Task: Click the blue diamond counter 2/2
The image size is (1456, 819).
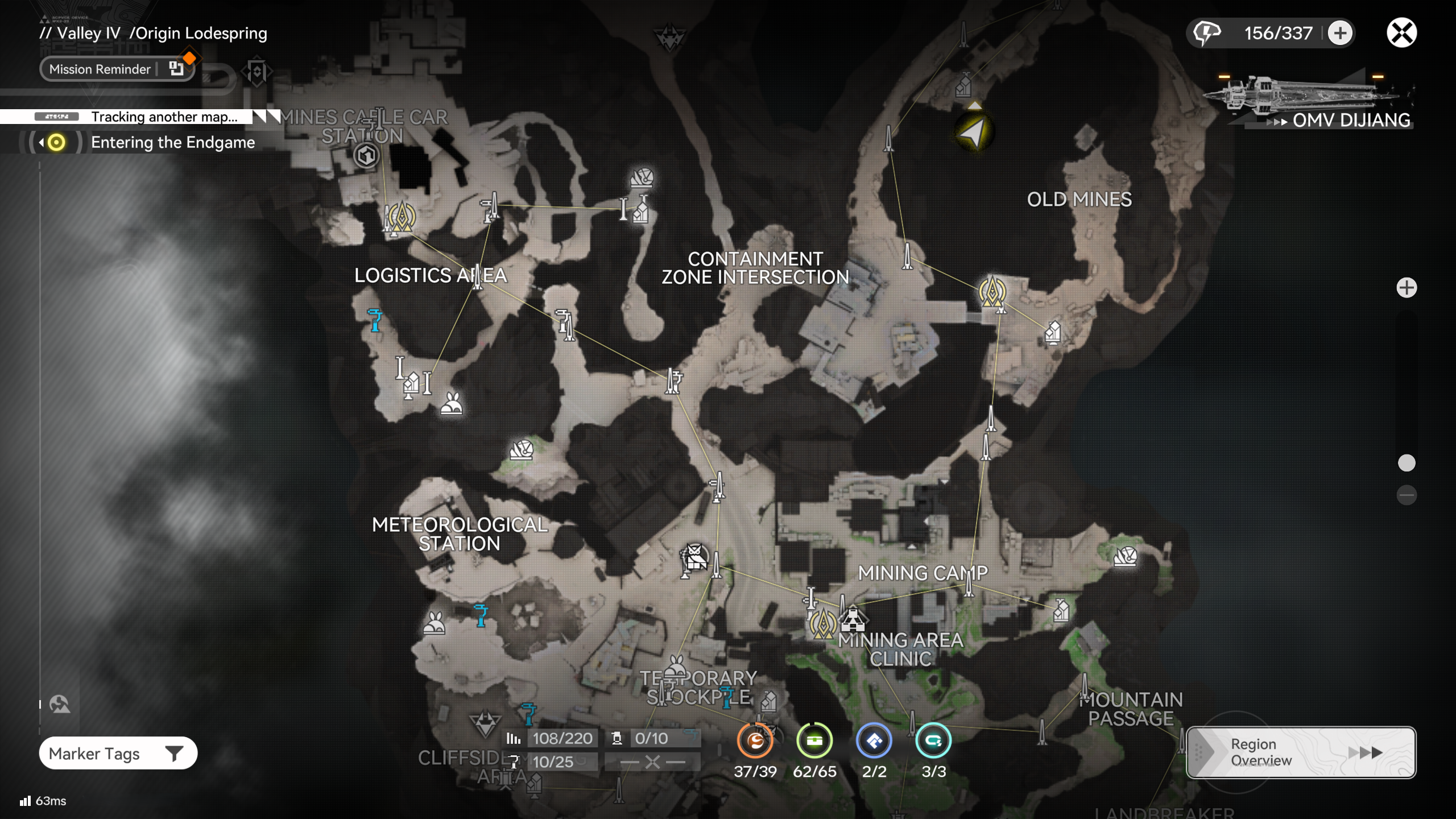Action: (x=874, y=741)
